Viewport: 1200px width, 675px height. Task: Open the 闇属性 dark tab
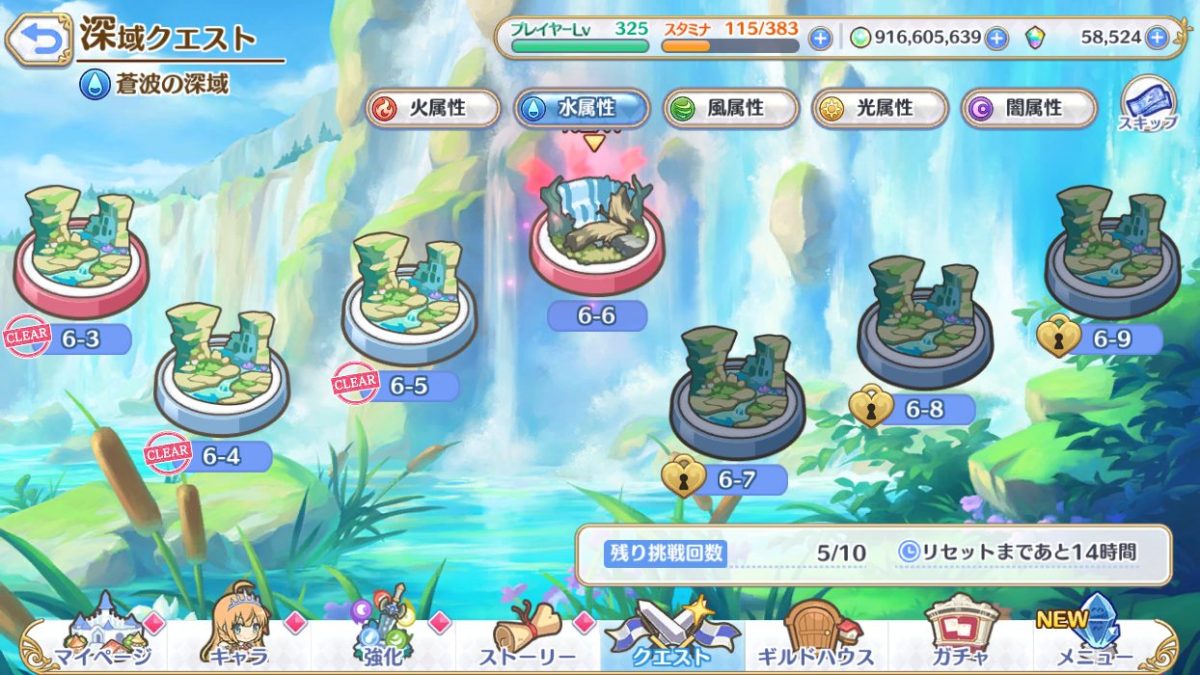1029,108
